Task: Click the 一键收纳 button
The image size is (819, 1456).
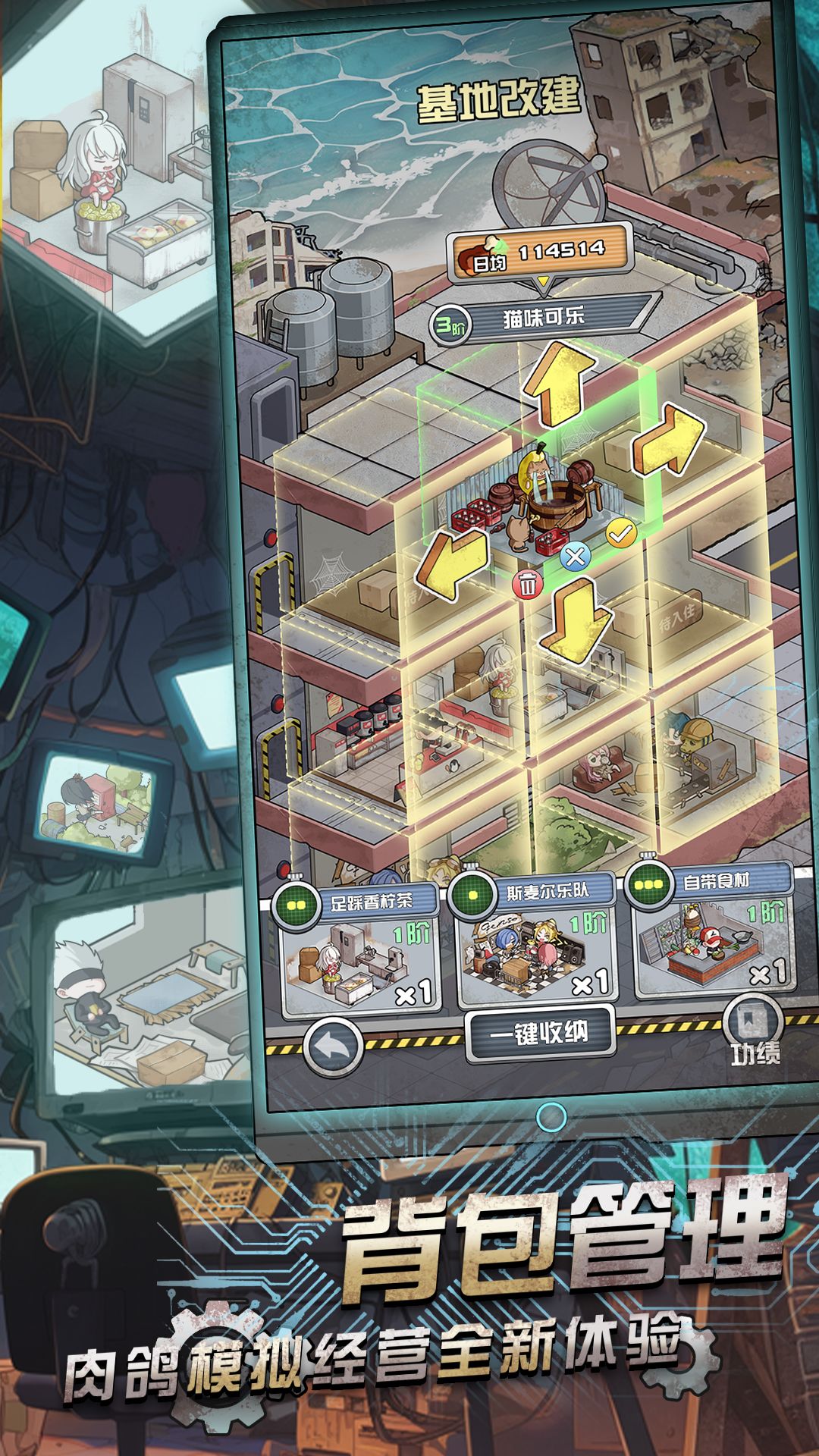Action: point(539,1033)
